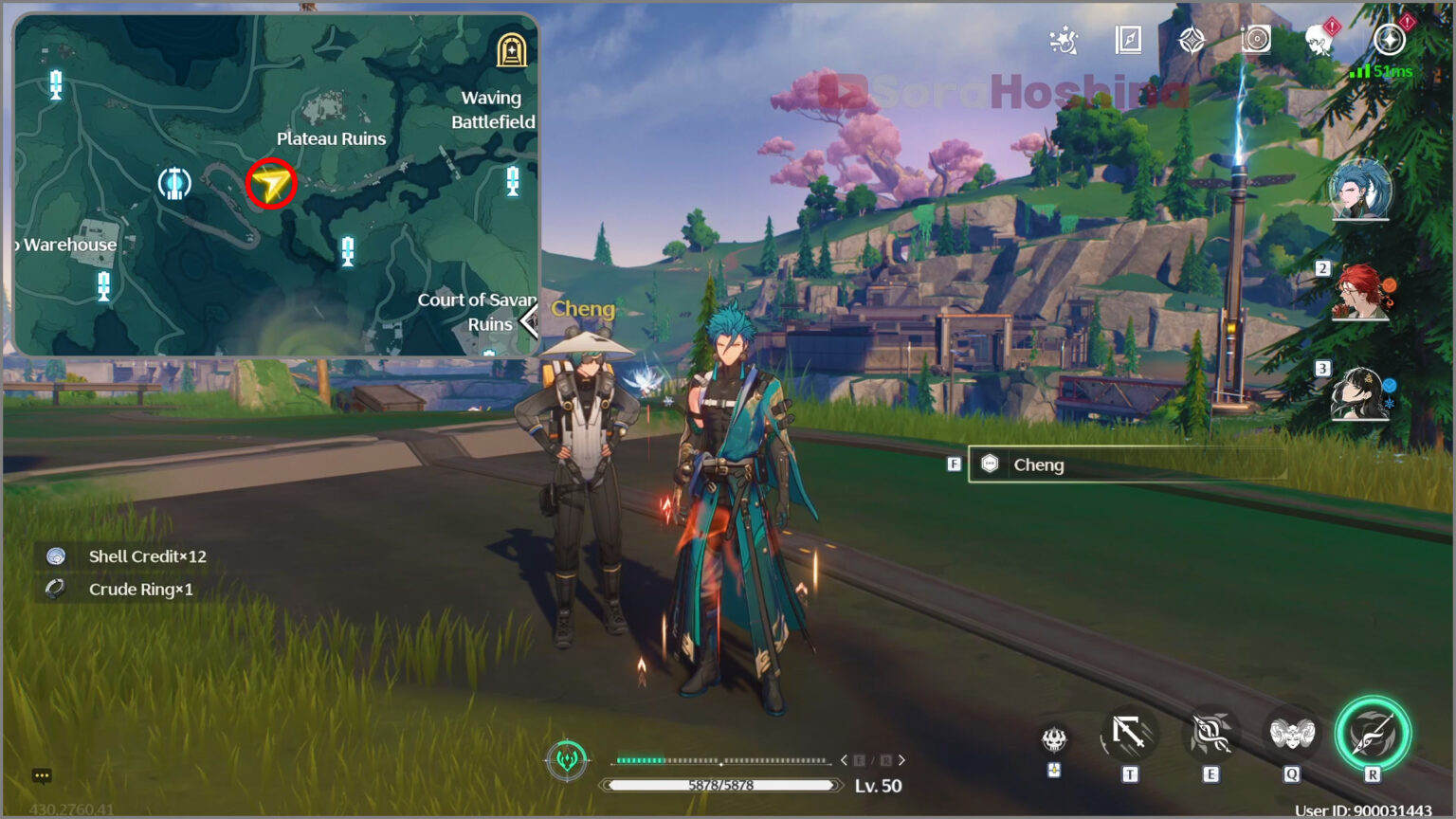Open the Events menu icon
Screen dimensions: 1456x819
point(1065,42)
